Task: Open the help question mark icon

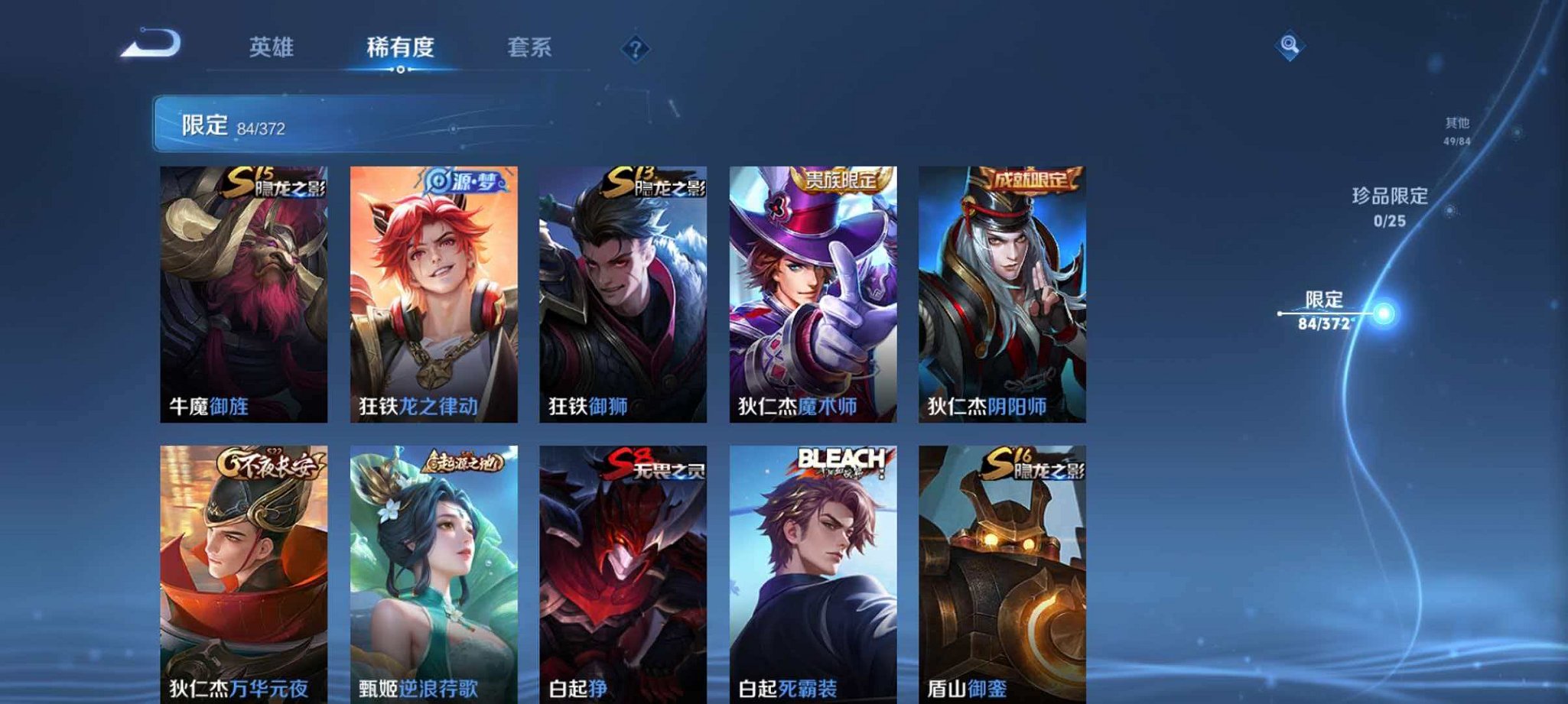Action: click(635, 49)
